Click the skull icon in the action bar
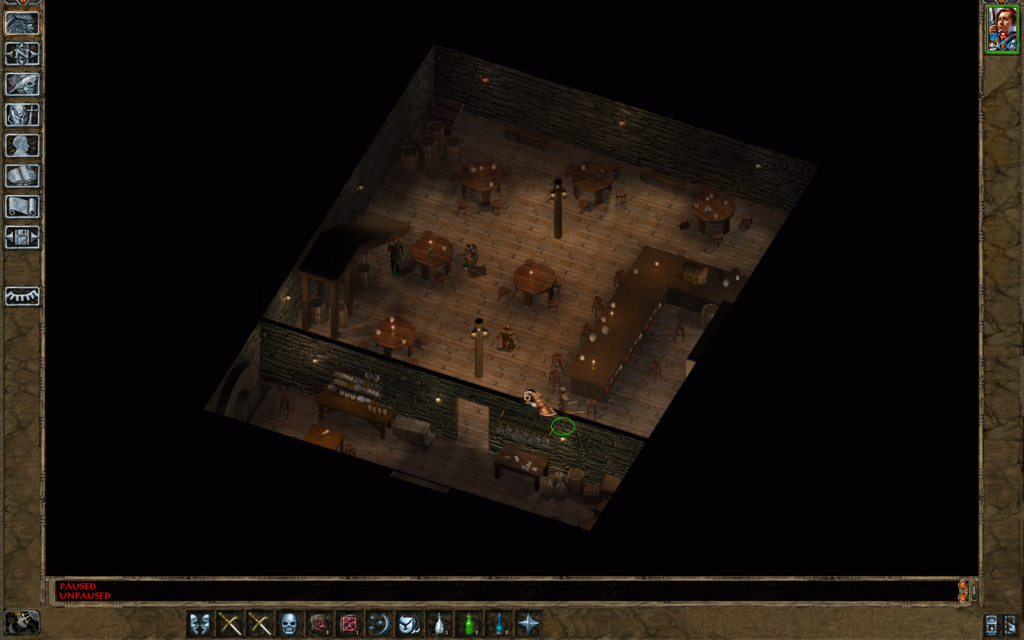Viewport: 1024px width, 640px height. (289, 624)
